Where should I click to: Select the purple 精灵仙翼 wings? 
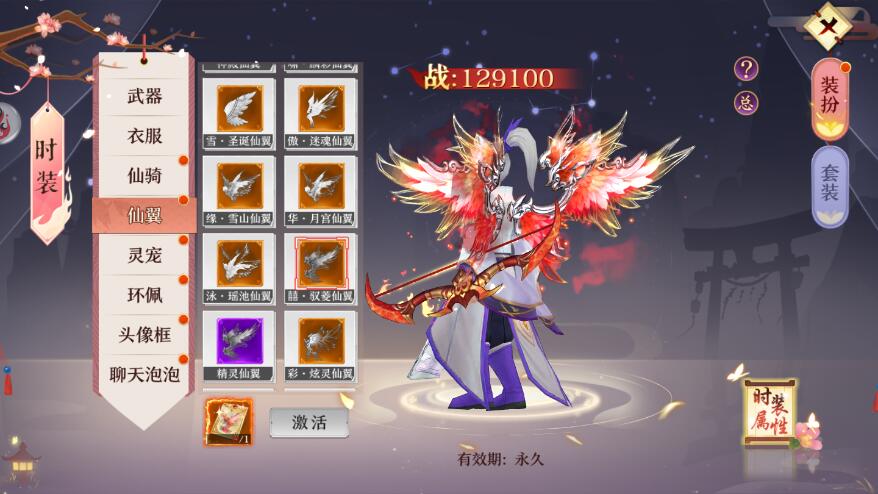tap(239, 342)
